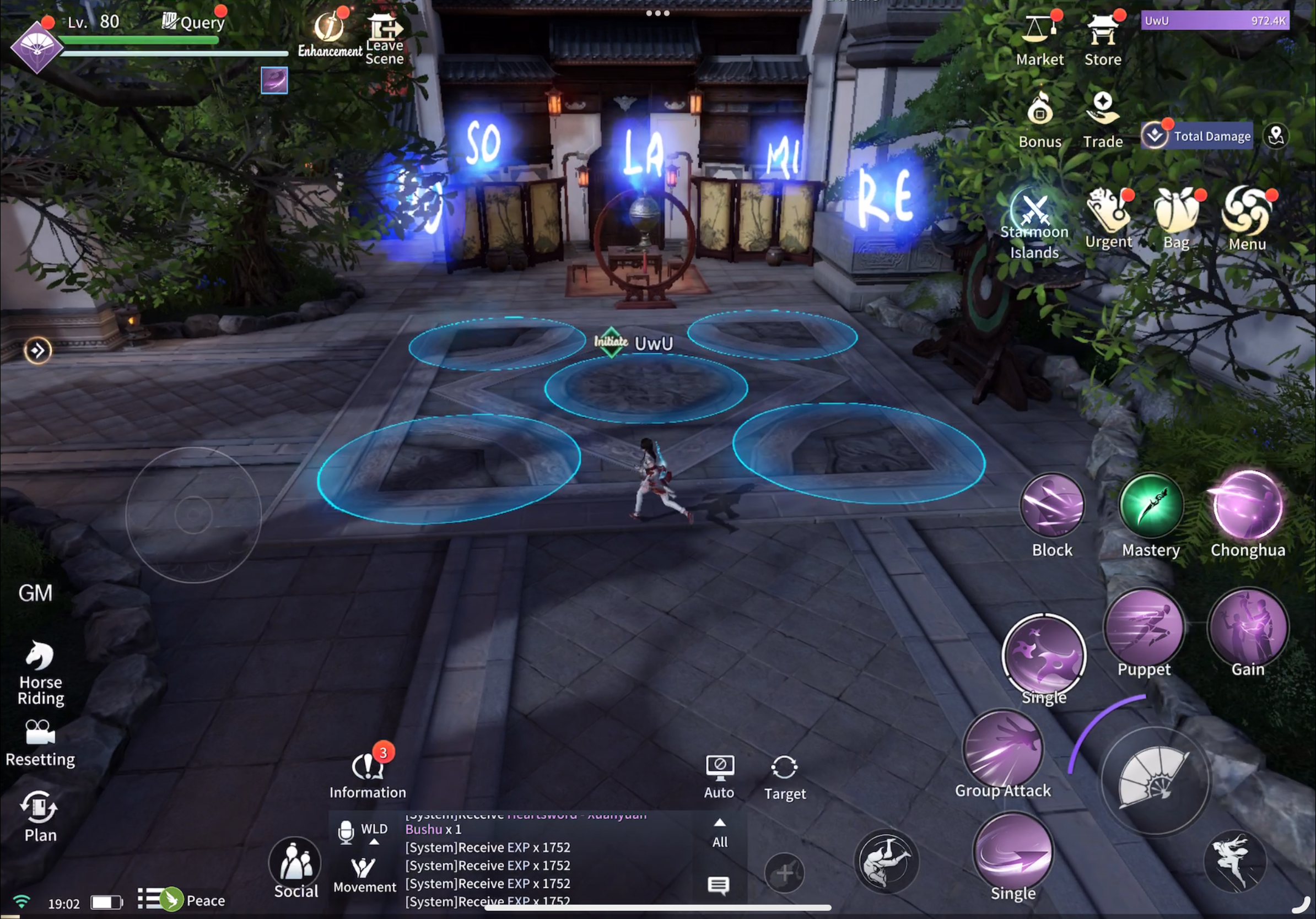This screenshot has width=1316, height=919.
Task: Trigger the Puppet skill
Action: (1144, 630)
